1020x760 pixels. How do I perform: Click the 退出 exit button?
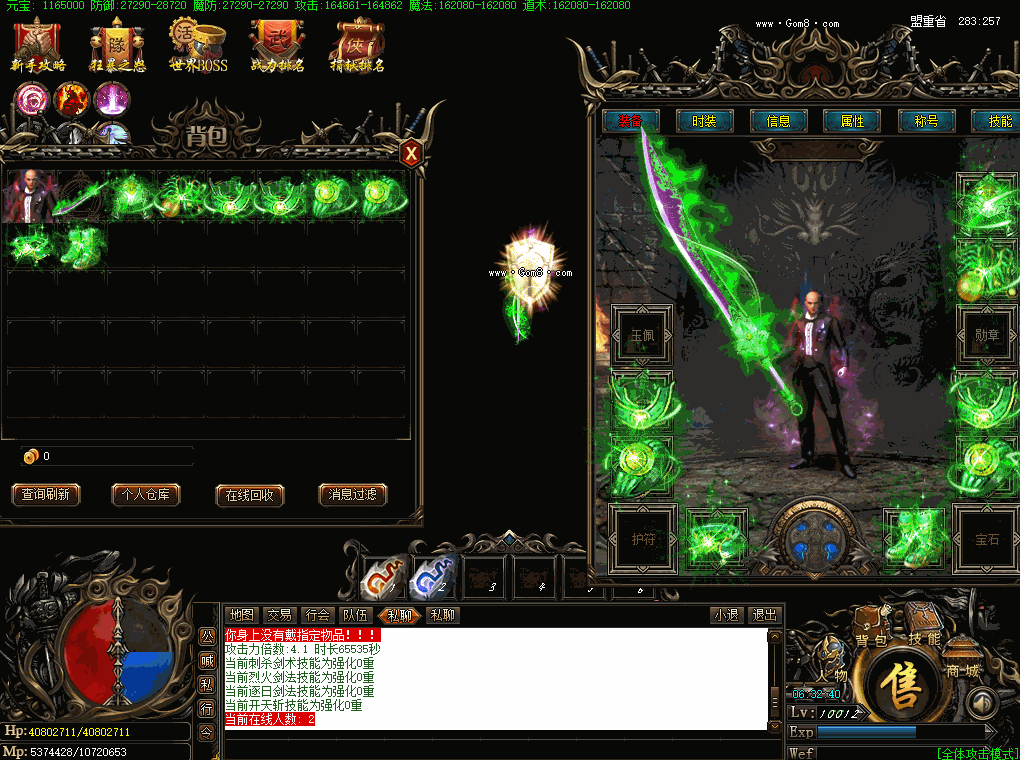(764, 615)
